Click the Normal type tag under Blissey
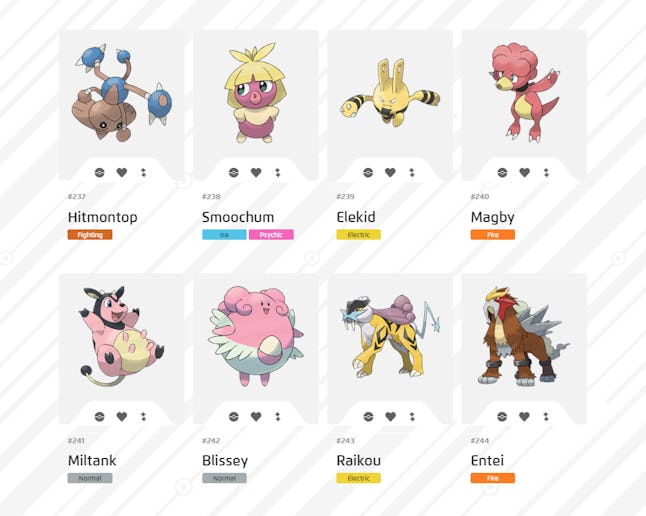 (x=224, y=478)
